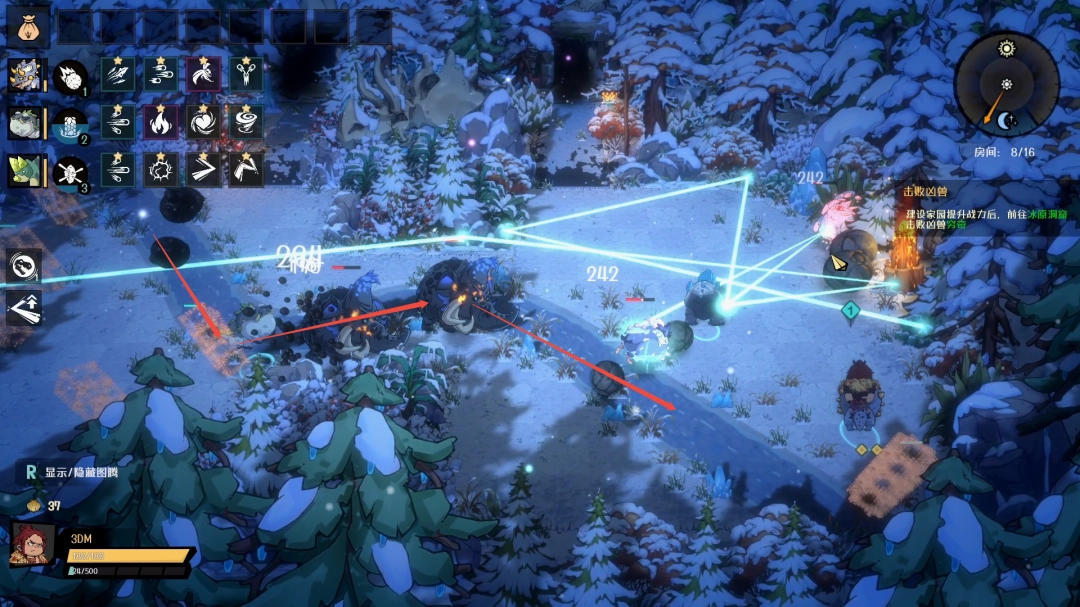Select the yellow-horned green beast portrait
Screen dimensions: 1080x607
tap(24, 171)
